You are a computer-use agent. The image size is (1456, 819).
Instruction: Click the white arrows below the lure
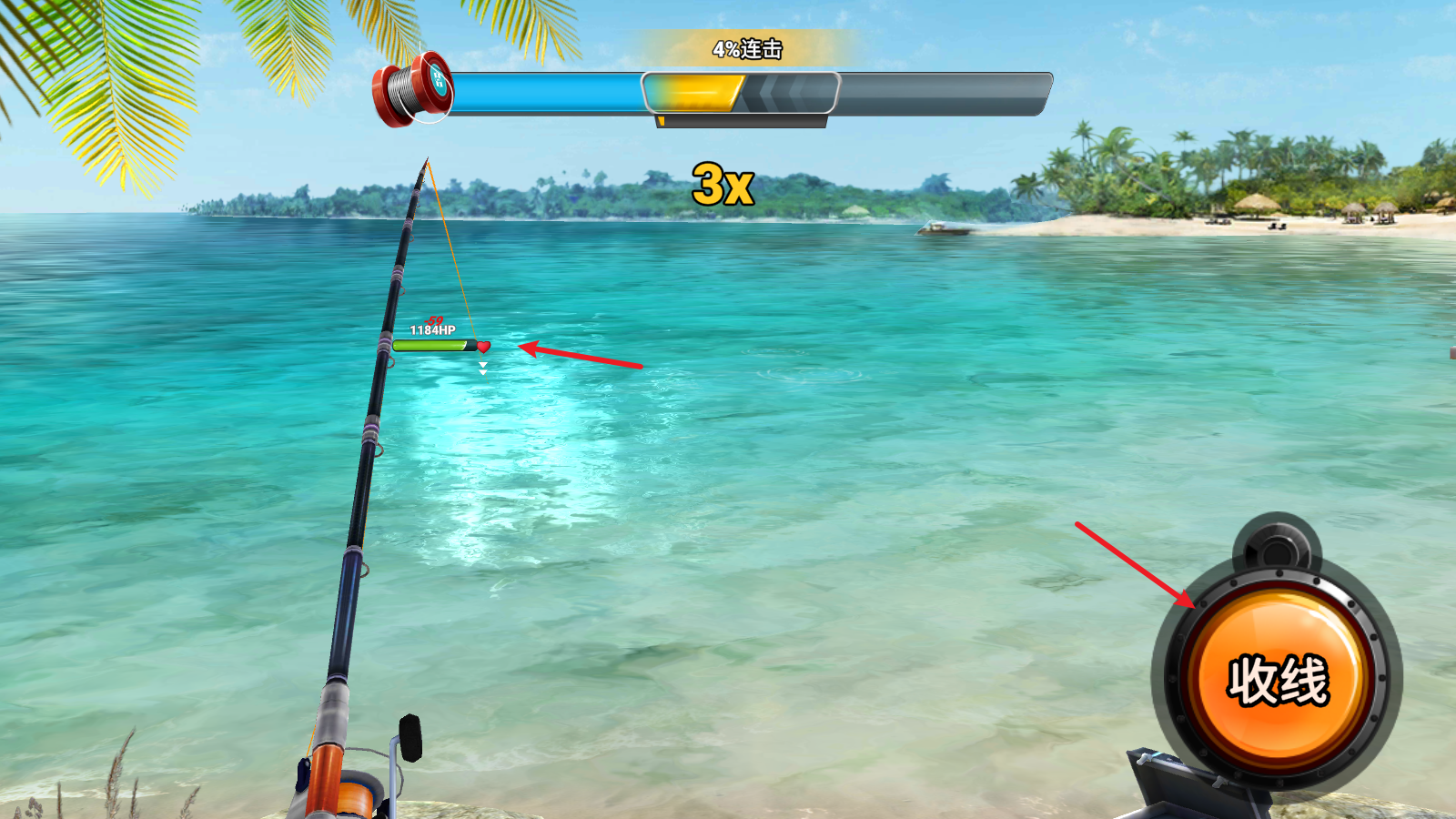pyautogui.click(x=481, y=367)
